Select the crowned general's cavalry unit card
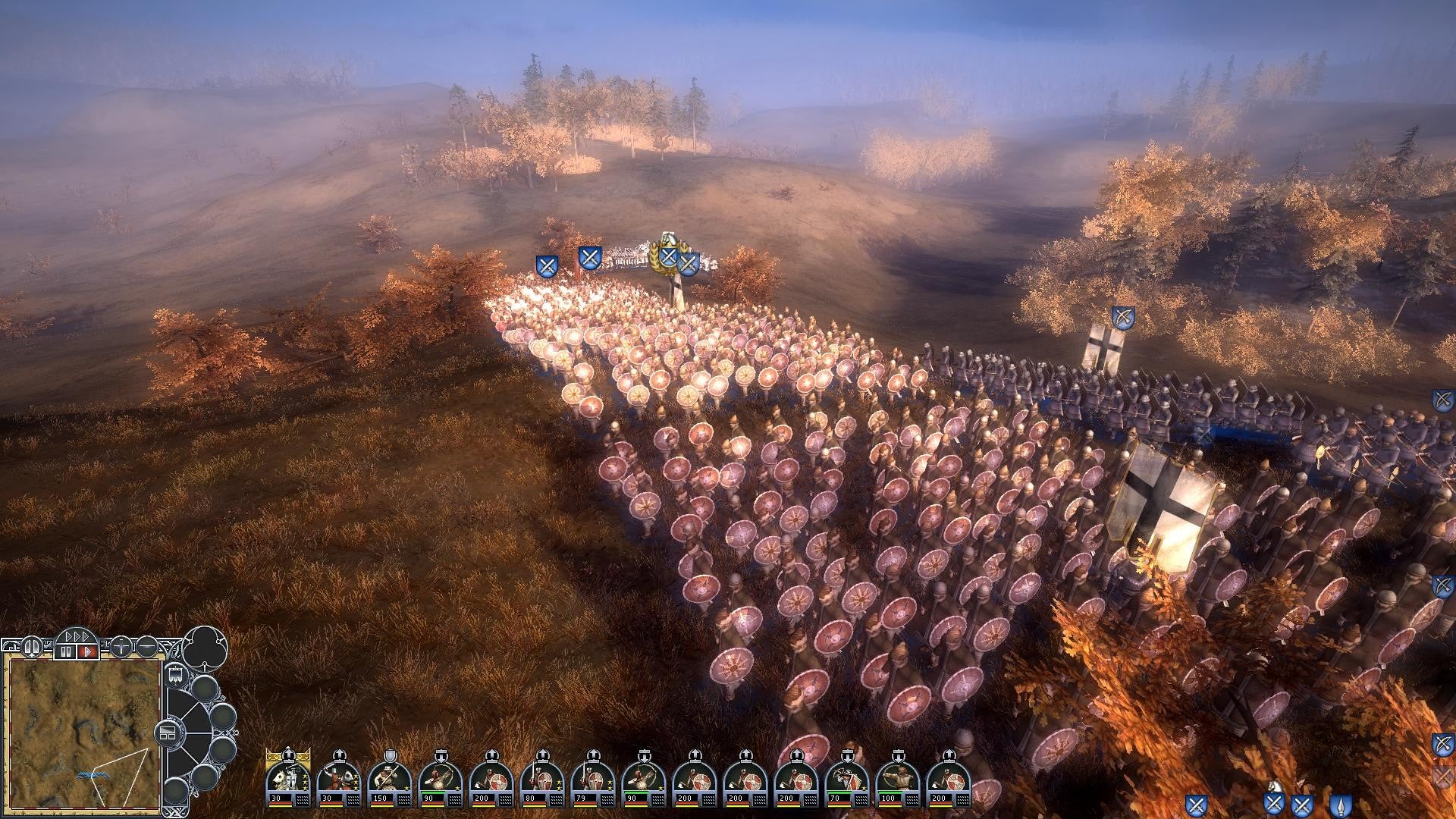 287,780
